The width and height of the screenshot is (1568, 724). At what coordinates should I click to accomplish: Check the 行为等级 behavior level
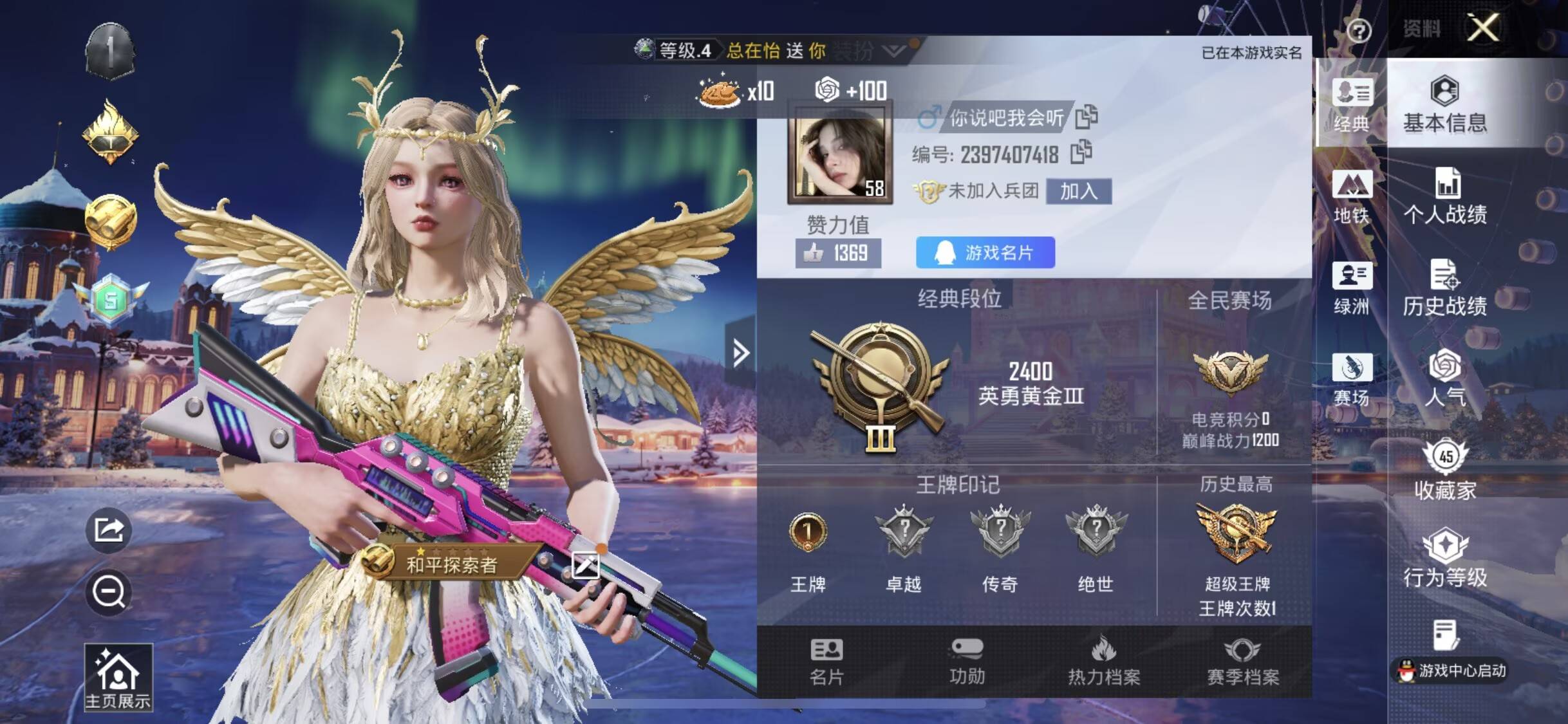(1445, 559)
